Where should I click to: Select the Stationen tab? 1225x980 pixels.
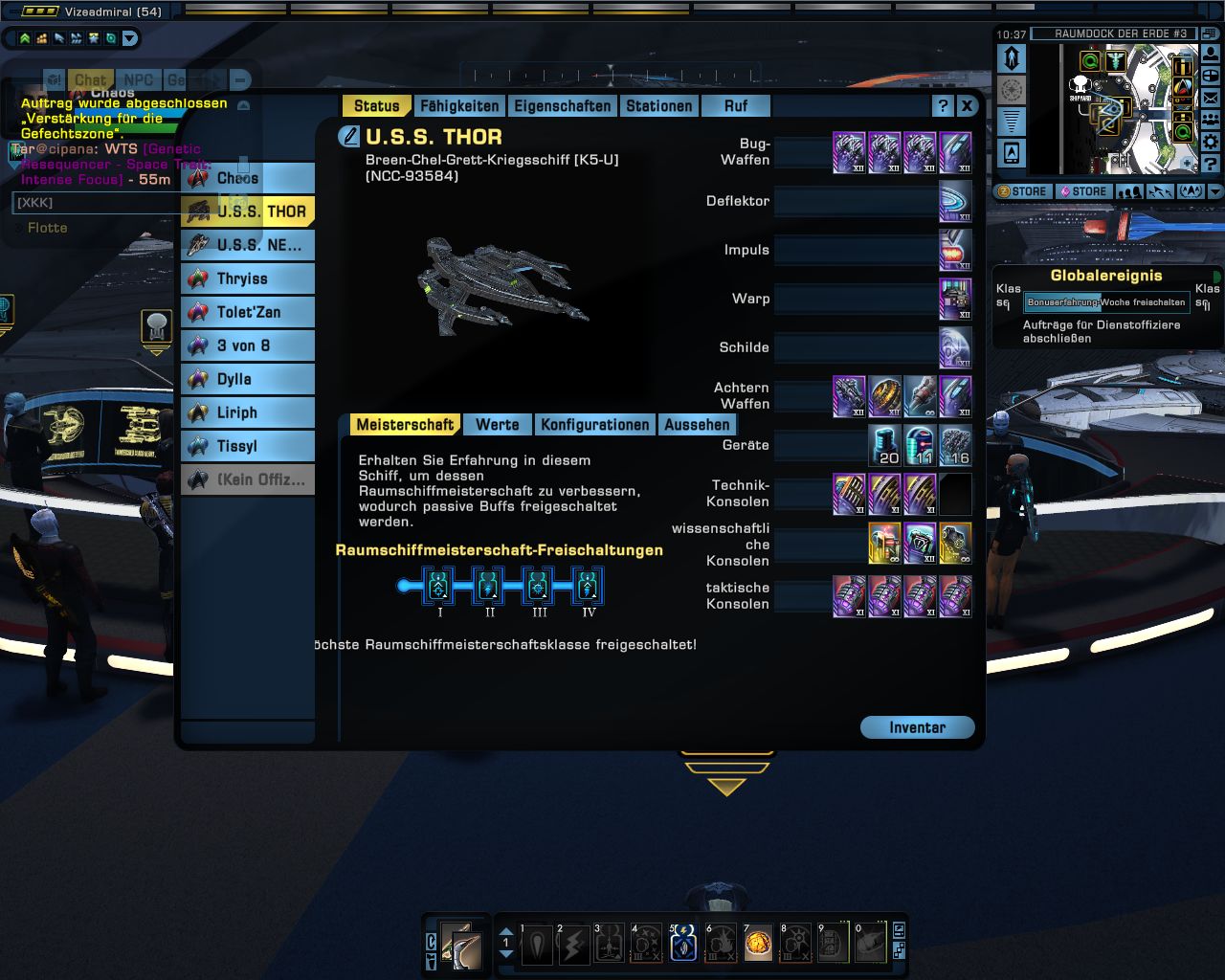(x=658, y=106)
